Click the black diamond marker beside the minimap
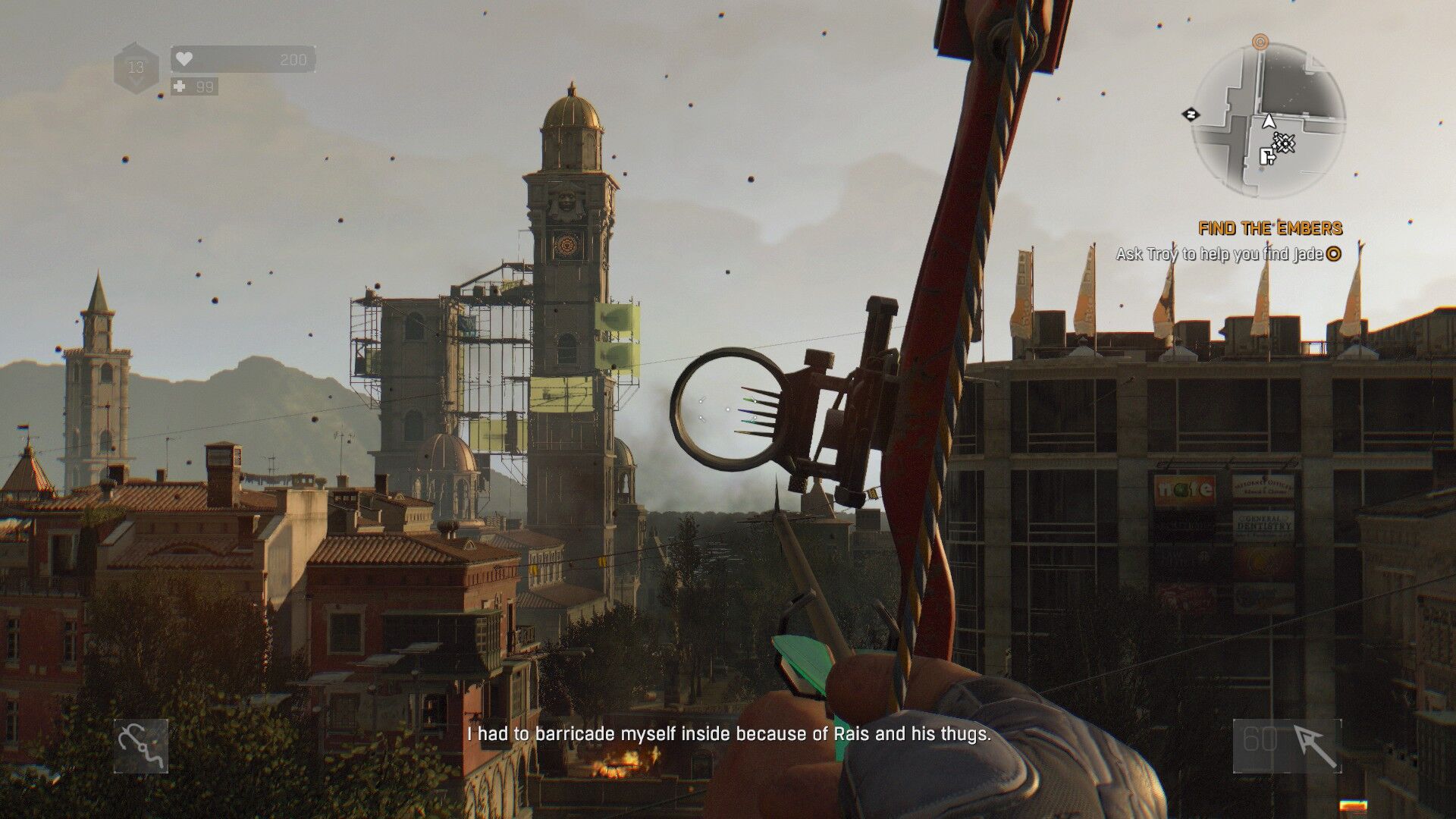This screenshot has width=1456, height=819. [1191, 115]
